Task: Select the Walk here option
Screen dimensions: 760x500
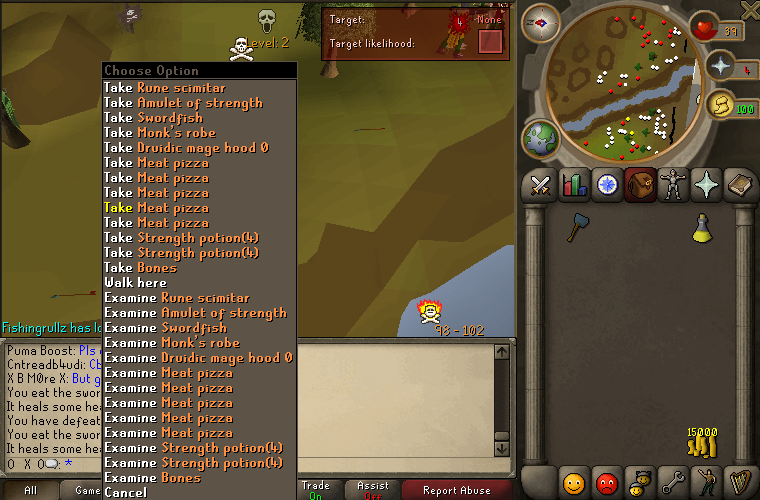Action: tap(136, 283)
